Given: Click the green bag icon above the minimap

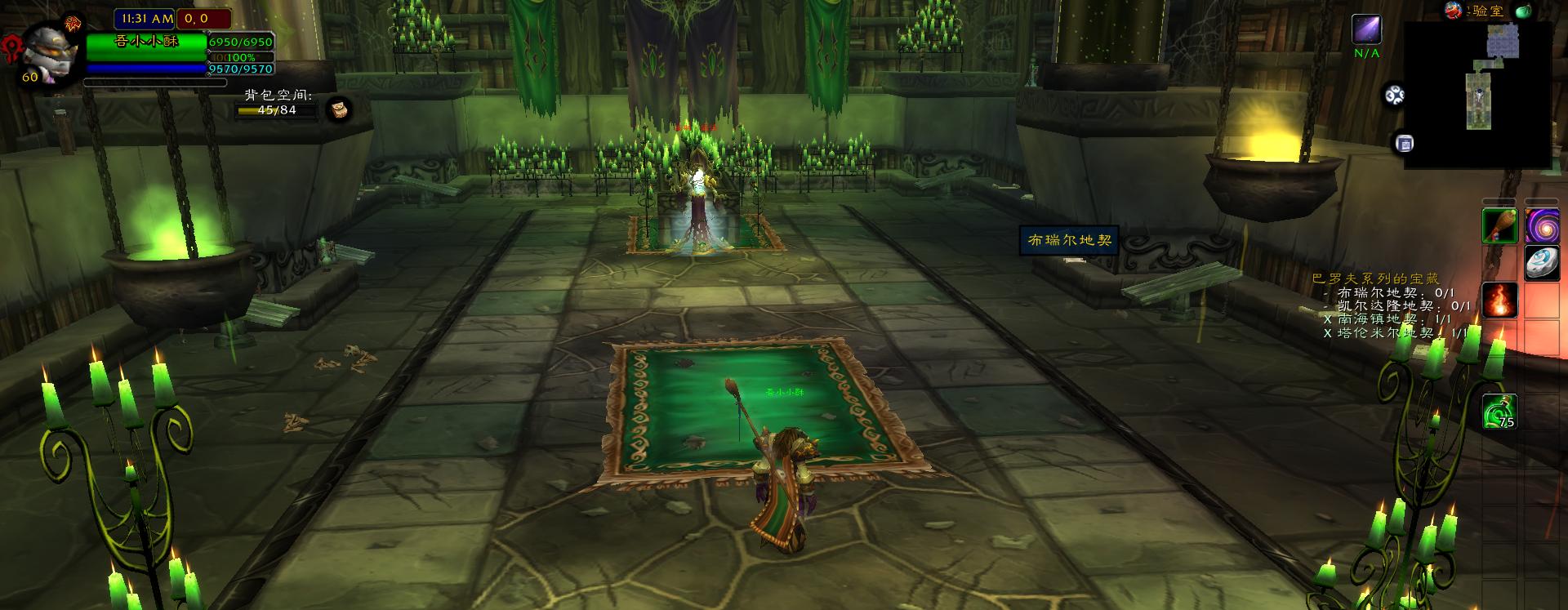Looking at the screenshot, I should pos(1522,11).
